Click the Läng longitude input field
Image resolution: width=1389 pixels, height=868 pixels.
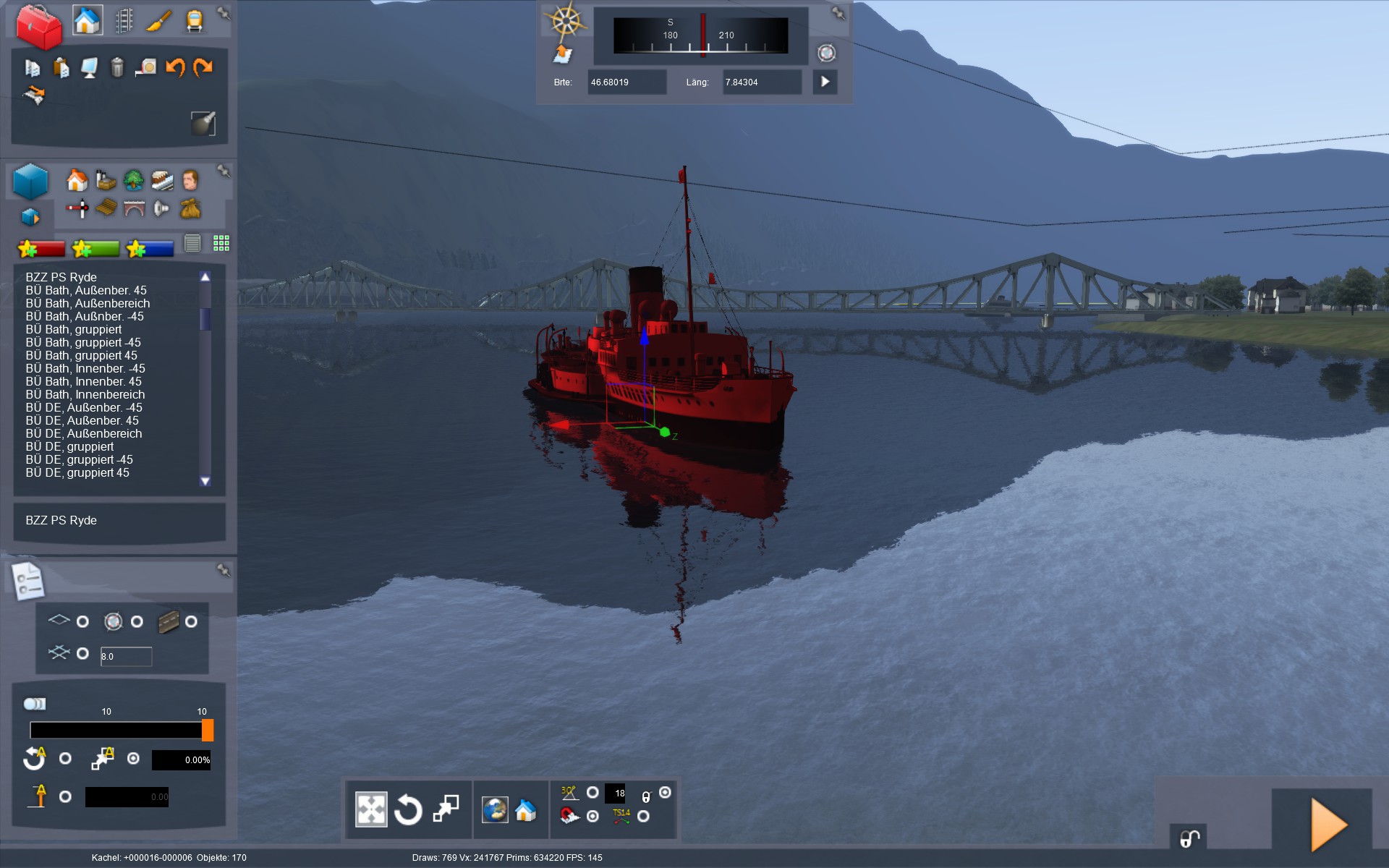761,82
